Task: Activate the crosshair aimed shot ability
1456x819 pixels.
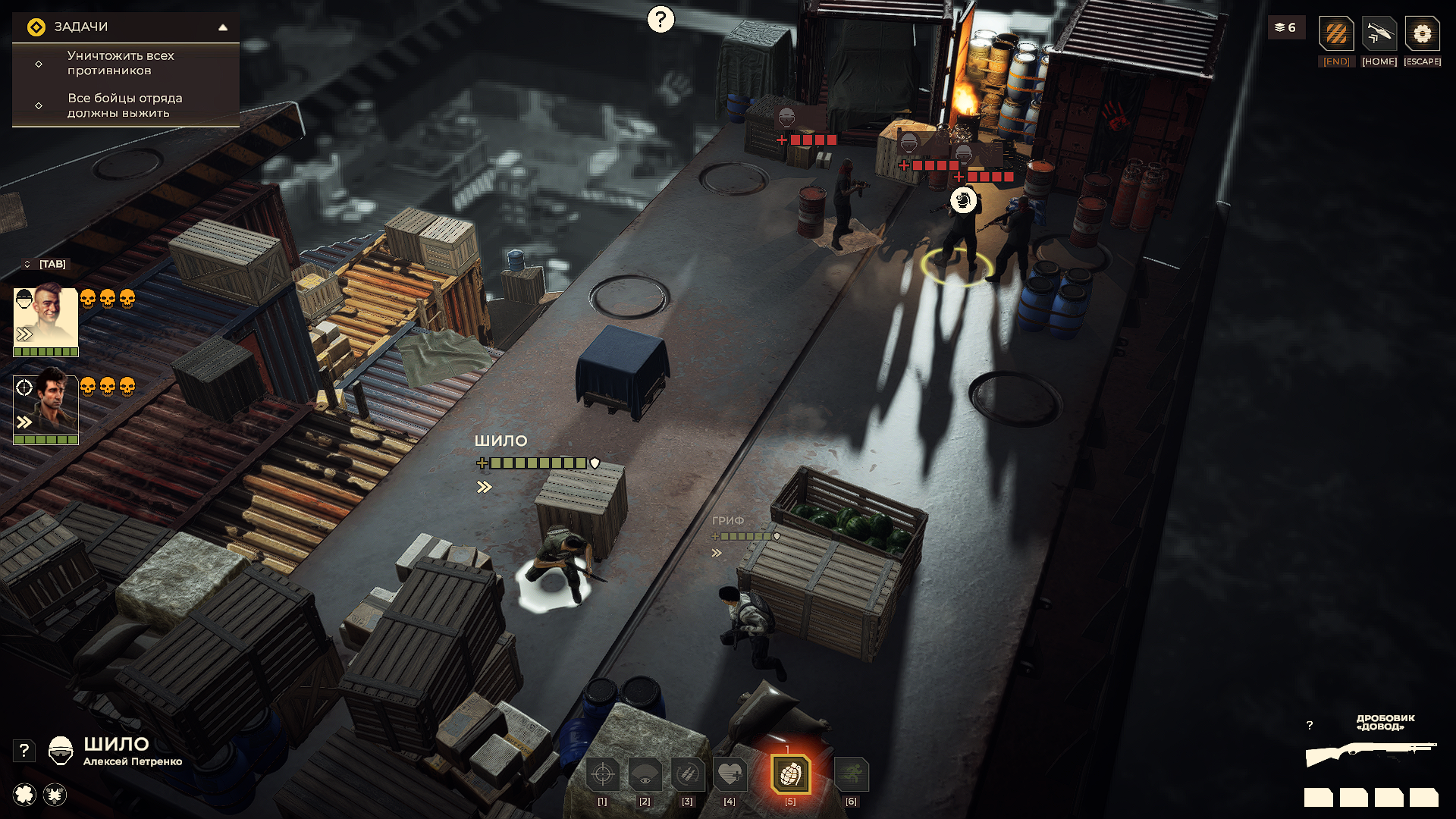Action: [603, 774]
